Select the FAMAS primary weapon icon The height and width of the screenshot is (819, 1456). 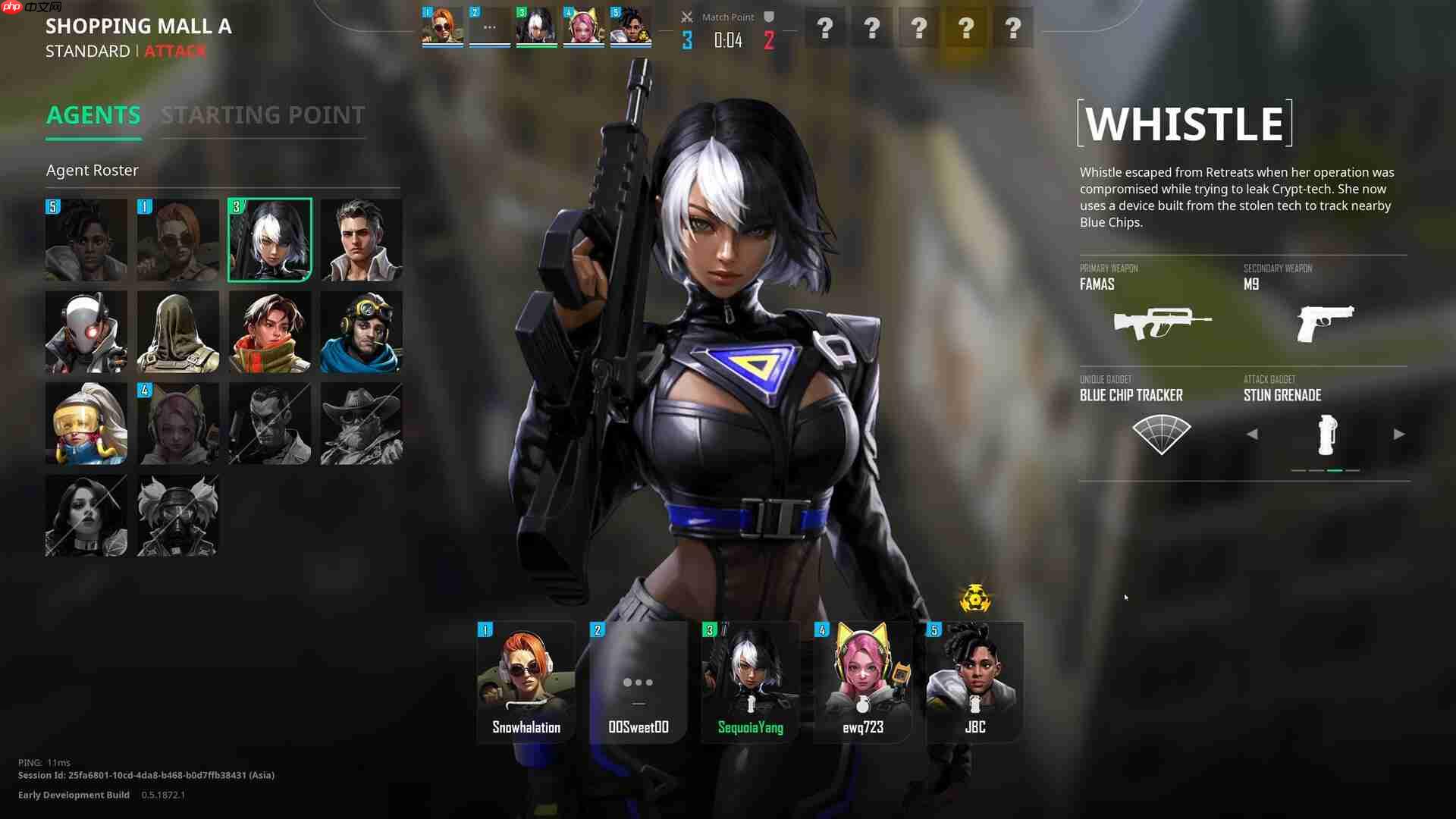(1160, 322)
